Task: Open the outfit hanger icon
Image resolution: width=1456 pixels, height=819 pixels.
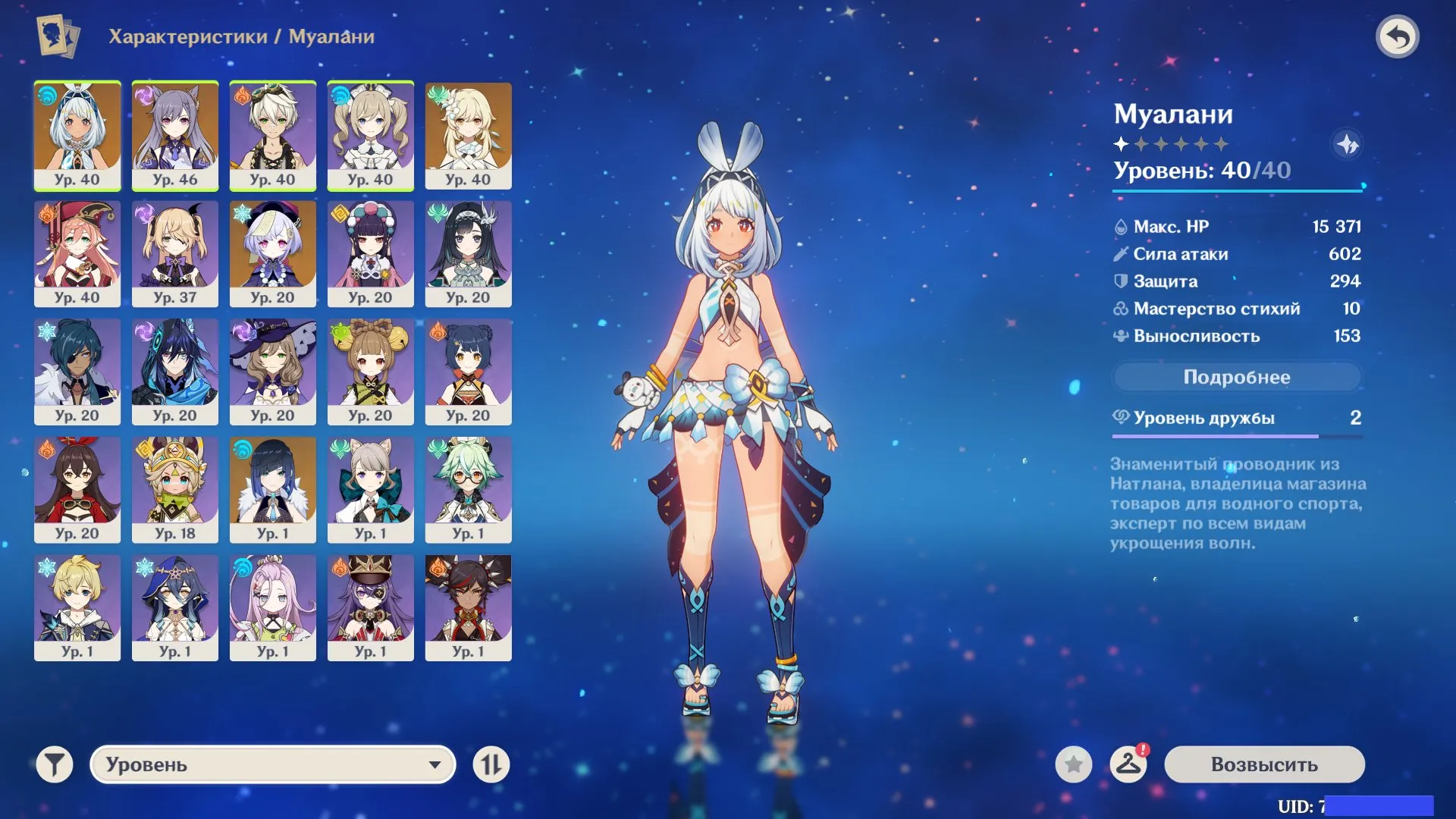Action: [x=1128, y=764]
